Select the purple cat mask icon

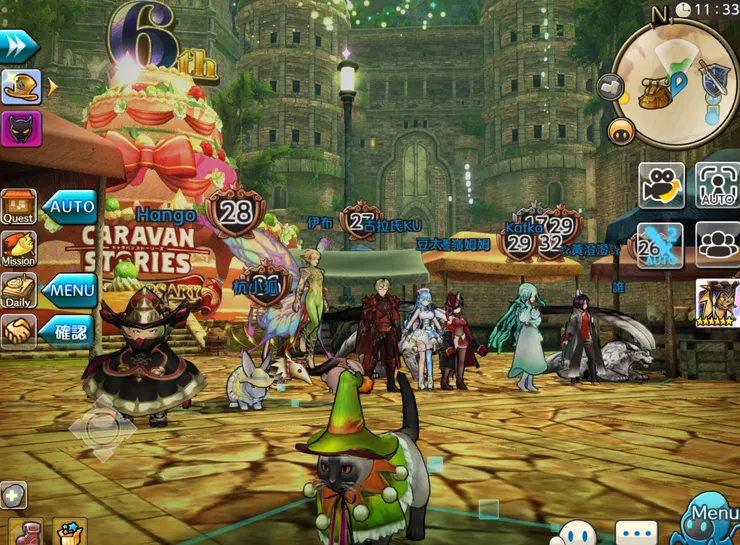tap(21, 128)
